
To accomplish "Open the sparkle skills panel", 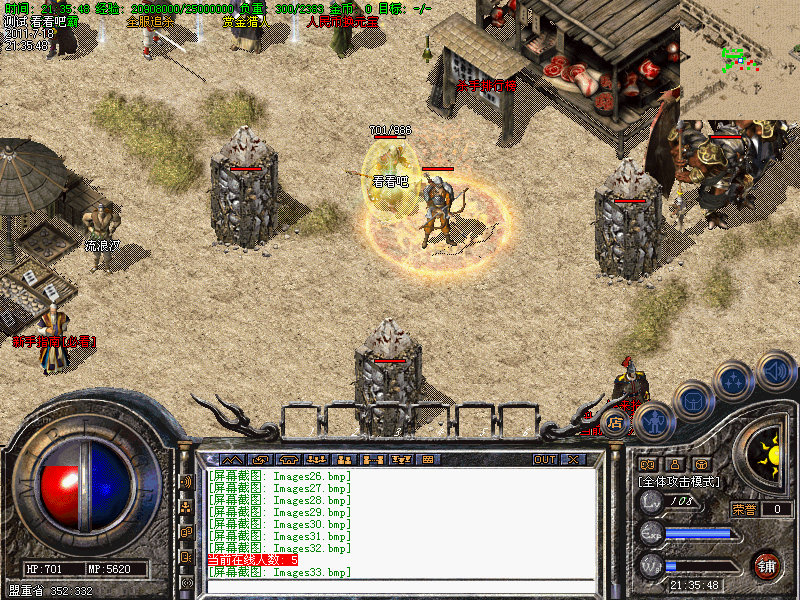I will point(736,381).
